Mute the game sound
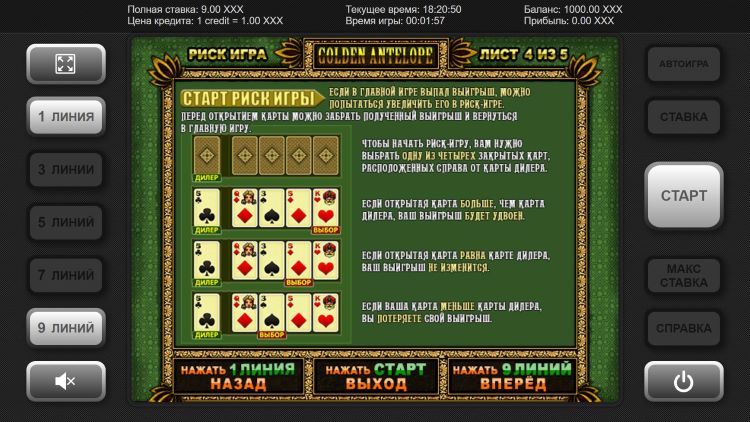Screen dimensions: 750x422 pyautogui.click(x=65, y=380)
